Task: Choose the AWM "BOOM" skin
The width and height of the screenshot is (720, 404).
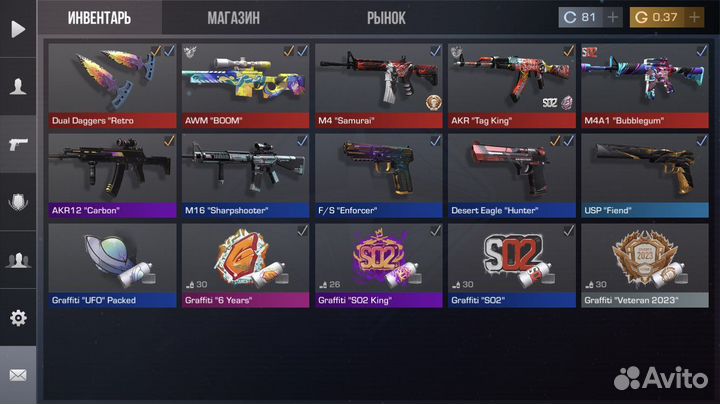Action: [245, 85]
